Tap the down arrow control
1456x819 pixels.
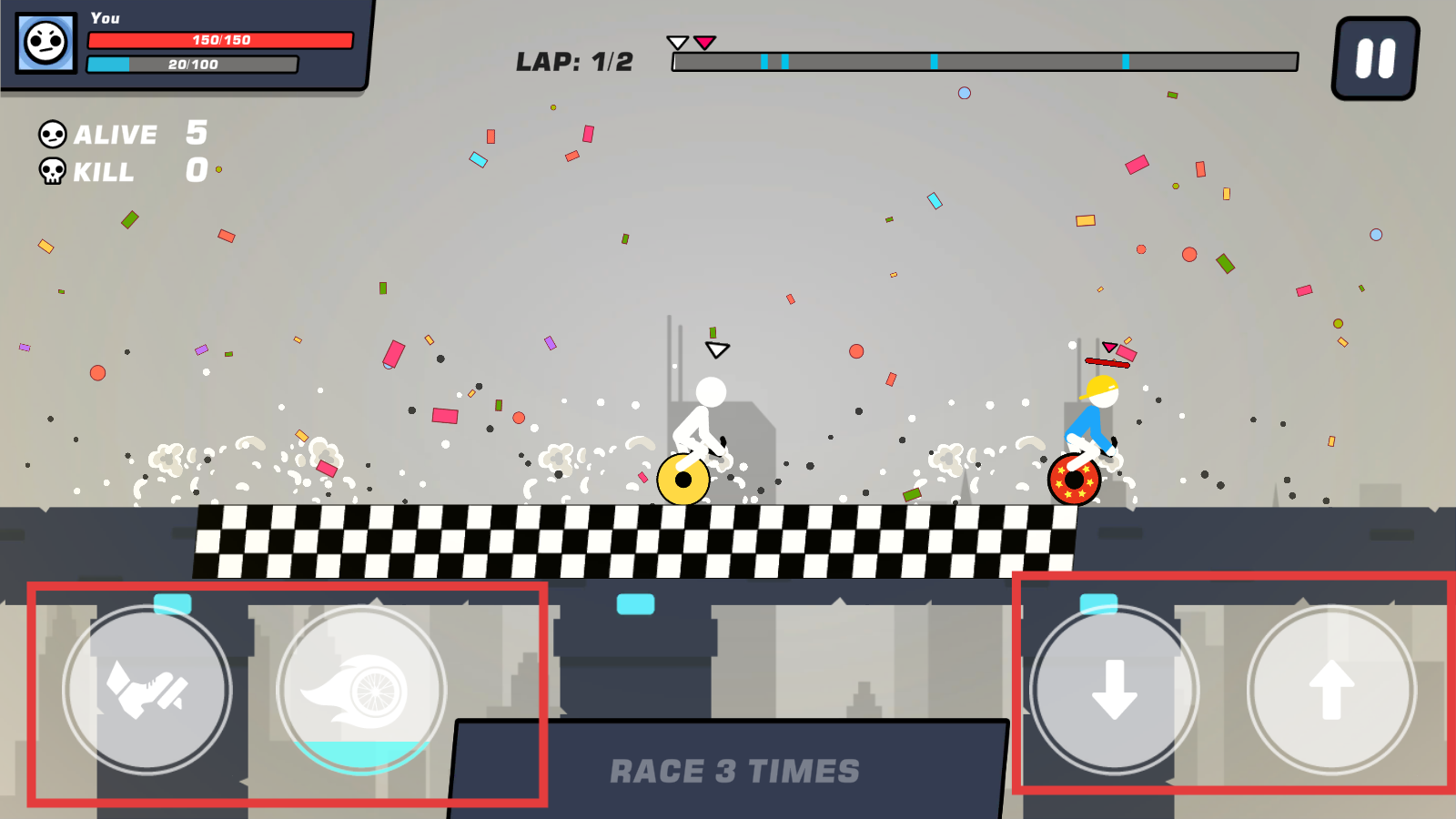click(1114, 690)
